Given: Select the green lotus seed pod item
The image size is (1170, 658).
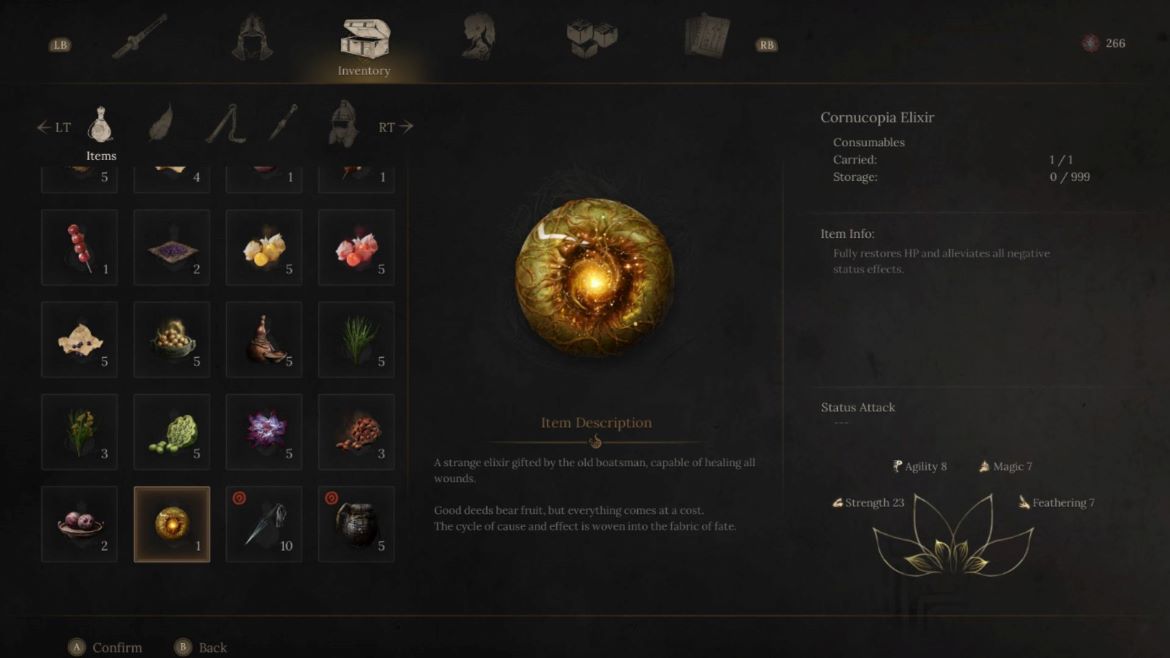Looking at the screenshot, I should point(171,432).
